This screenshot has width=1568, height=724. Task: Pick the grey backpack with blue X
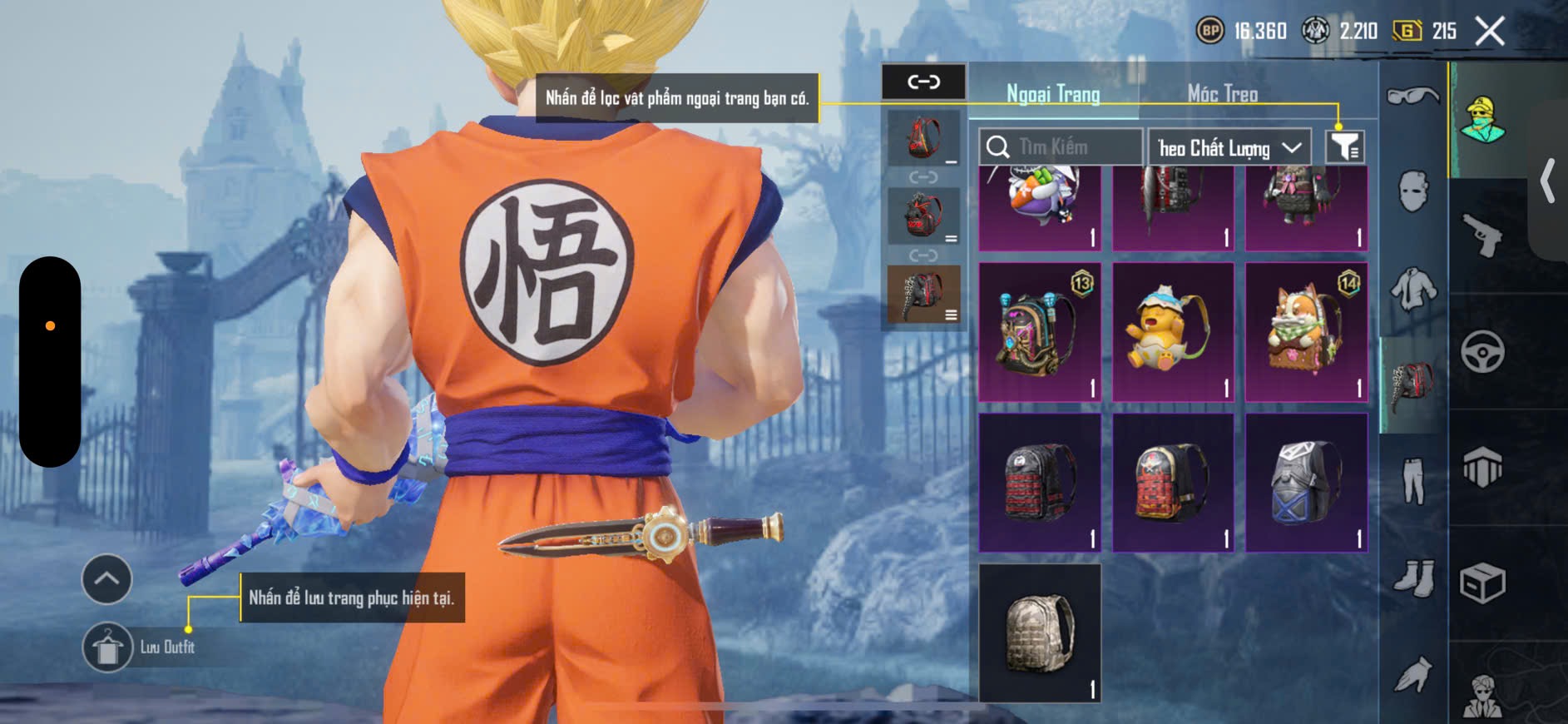[1306, 483]
